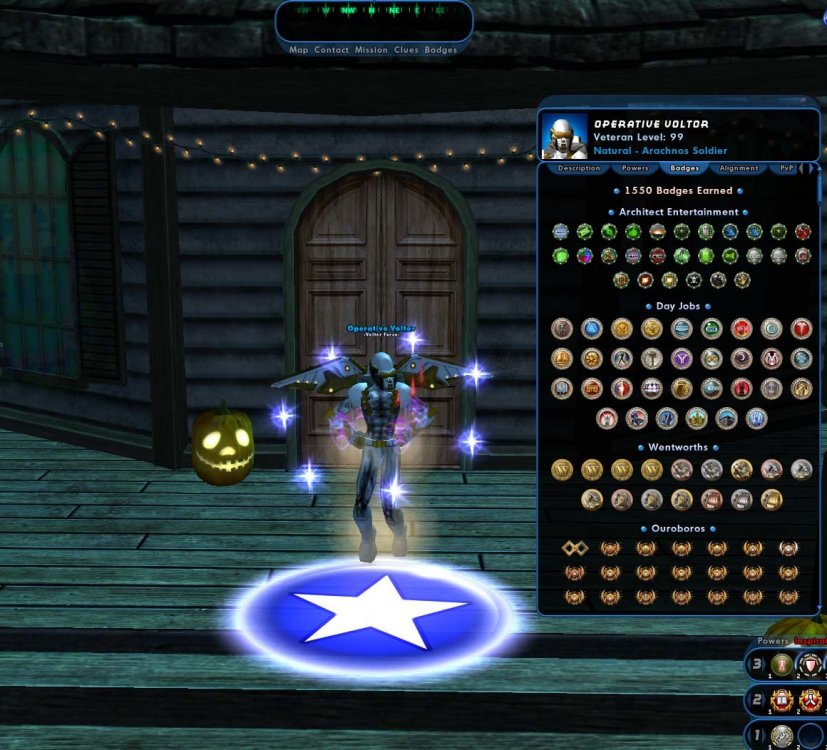The image size is (827, 750).
Task: Show the Mission window
Action: click(371, 50)
